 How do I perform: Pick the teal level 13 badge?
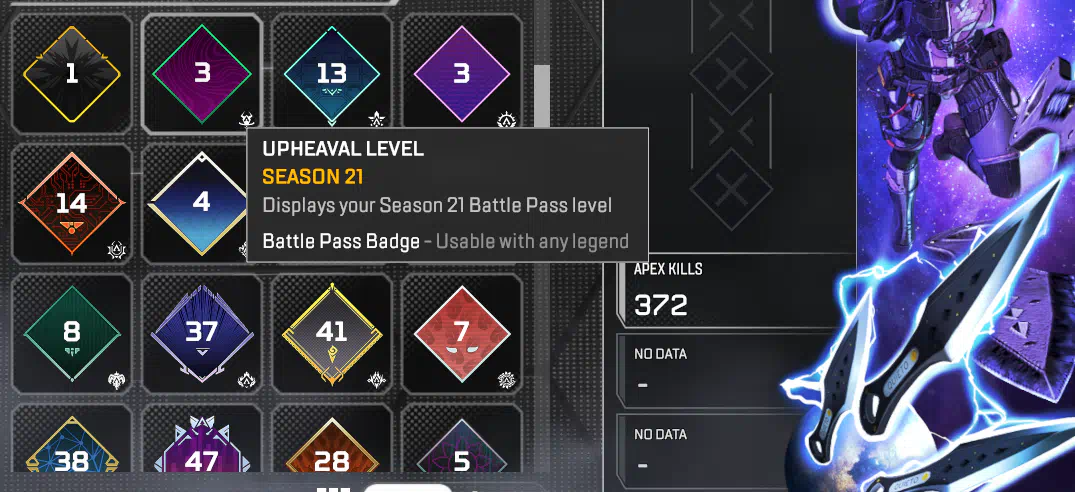[x=331, y=74]
